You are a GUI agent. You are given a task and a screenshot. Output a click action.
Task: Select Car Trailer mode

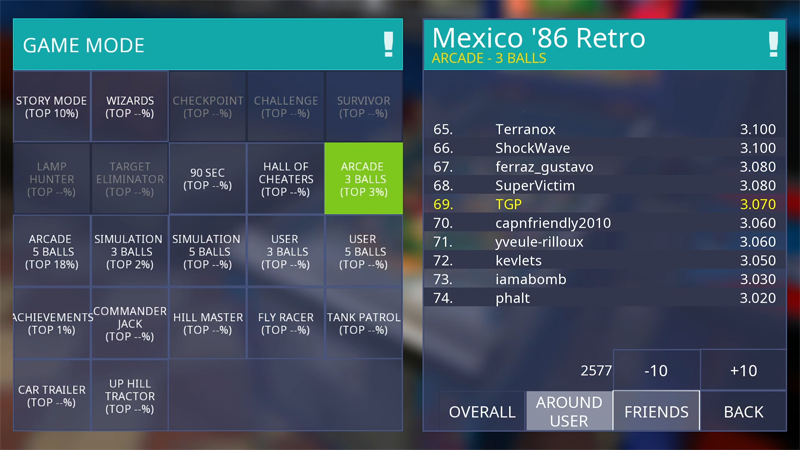pos(51,396)
